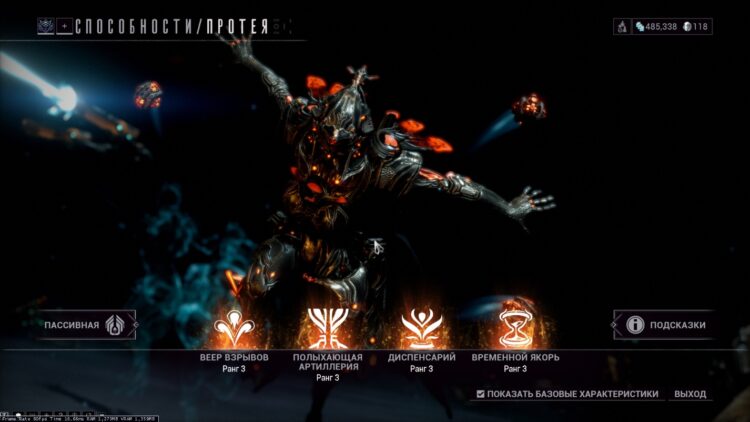Click the player profile emblem icon

46,27
